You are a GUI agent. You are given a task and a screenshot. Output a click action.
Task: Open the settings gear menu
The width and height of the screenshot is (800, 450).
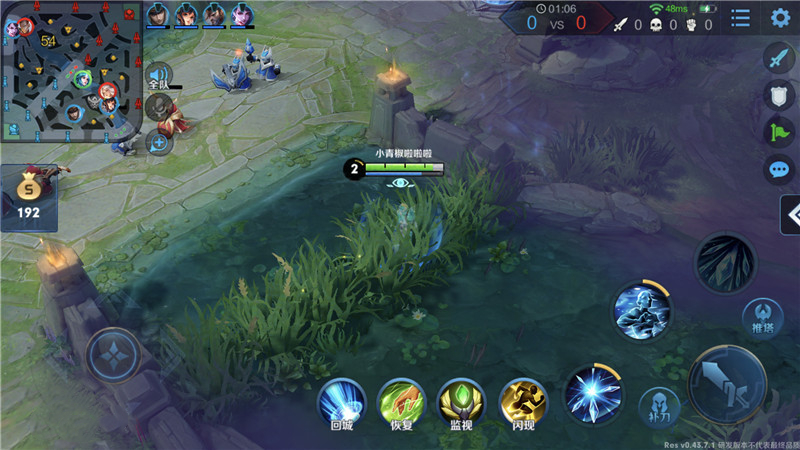pos(780,18)
